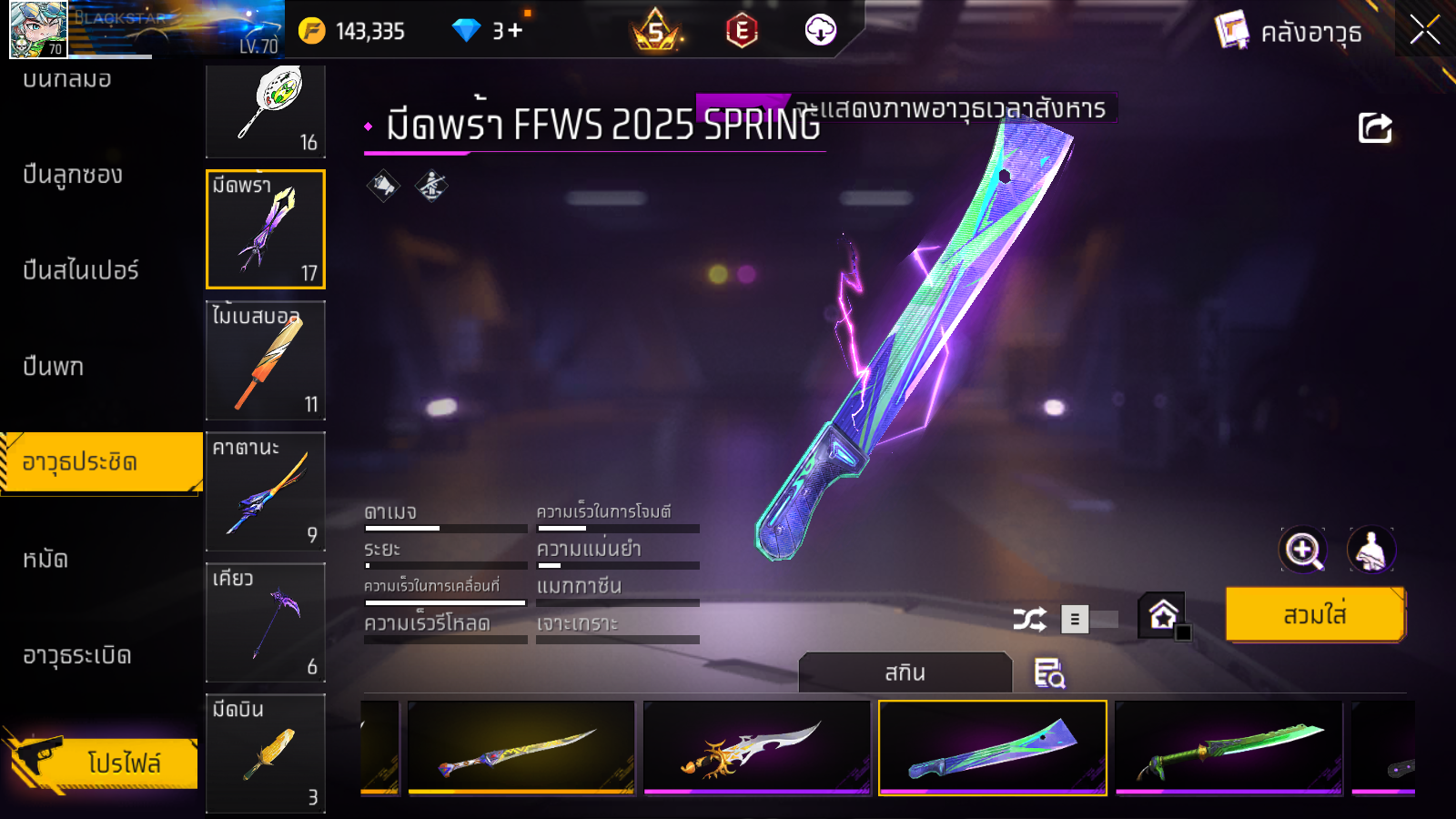
Task: Open the หมัด fist category
Action: tap(45, 559)
